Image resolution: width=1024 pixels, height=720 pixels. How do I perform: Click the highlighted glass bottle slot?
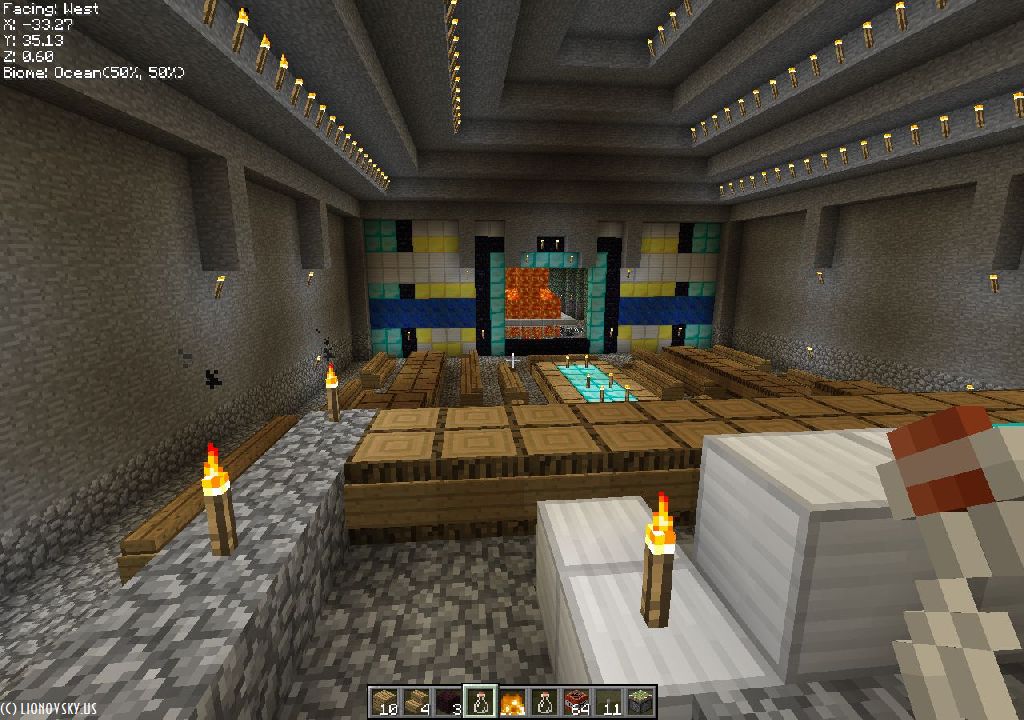pyautogui.click(x=481, y=702)
